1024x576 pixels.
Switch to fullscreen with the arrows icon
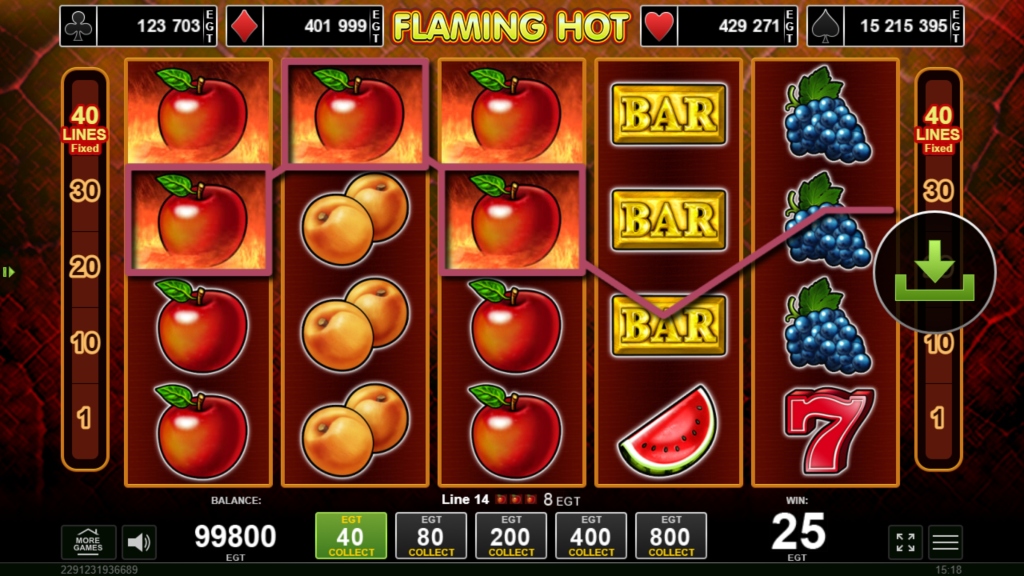[905, 542]
